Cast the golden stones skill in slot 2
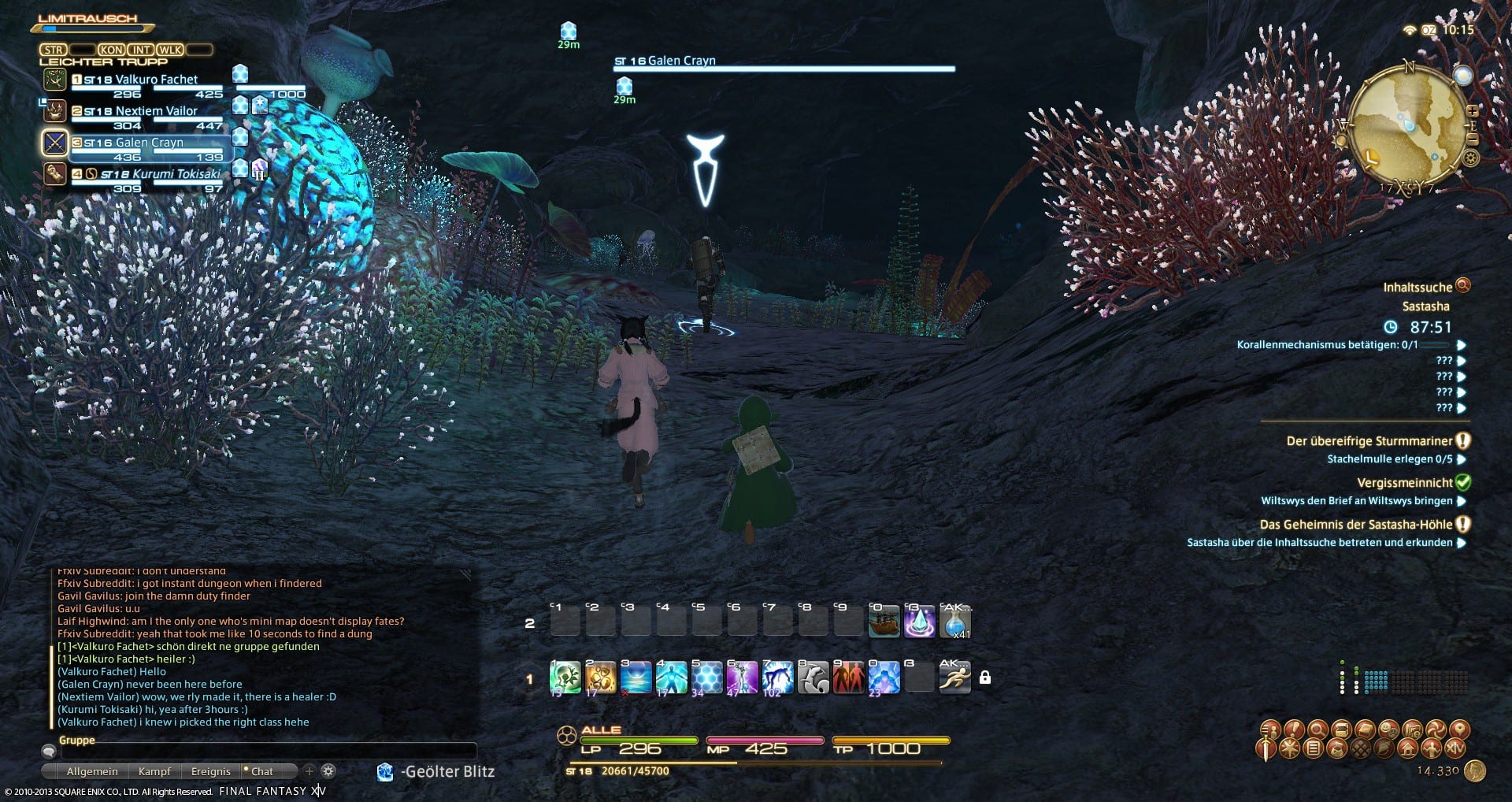This screenshot has width=1512, height=802. click(x=600, y=678)
